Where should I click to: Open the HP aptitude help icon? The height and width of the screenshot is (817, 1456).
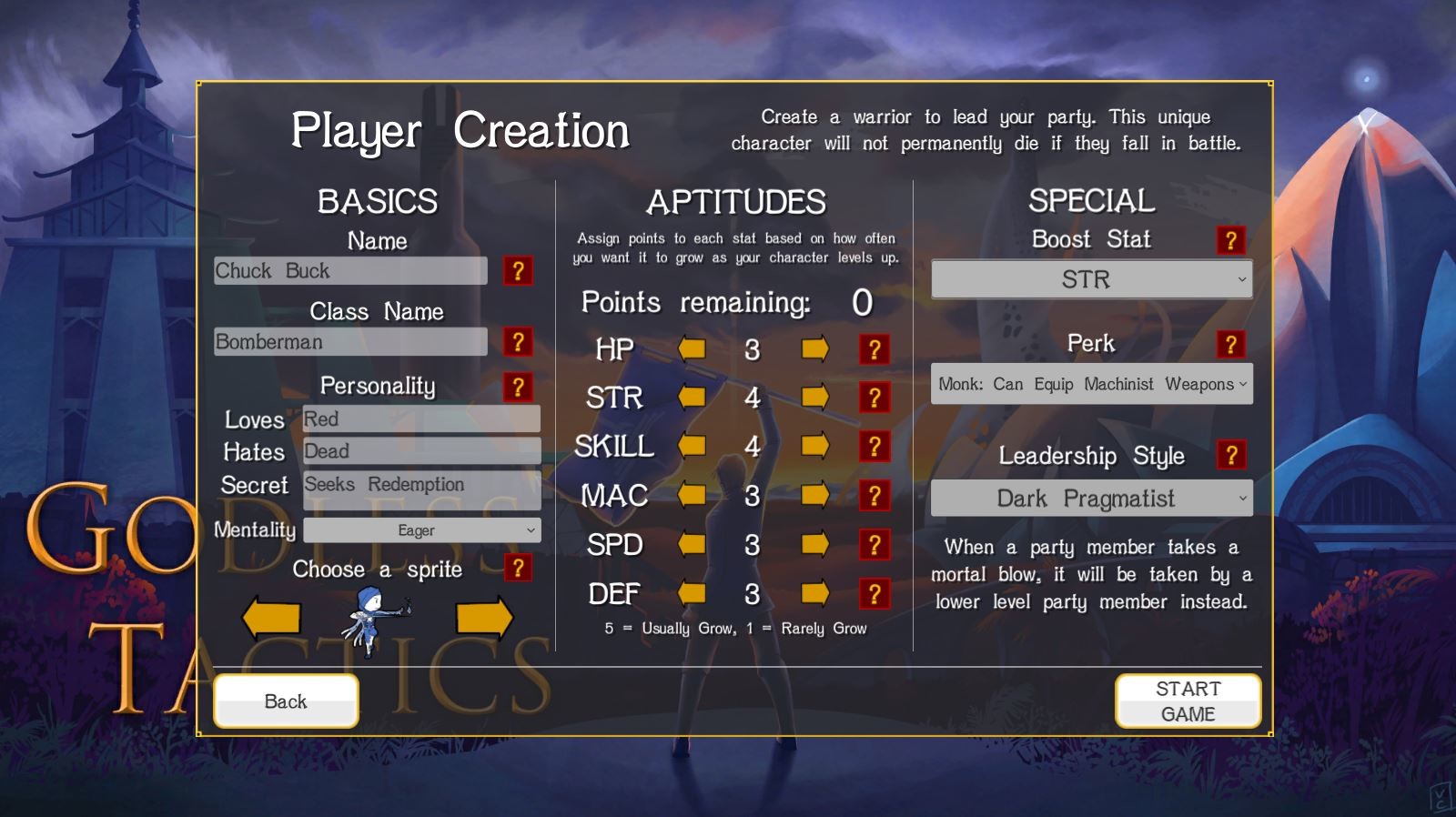tap(875, 348)
